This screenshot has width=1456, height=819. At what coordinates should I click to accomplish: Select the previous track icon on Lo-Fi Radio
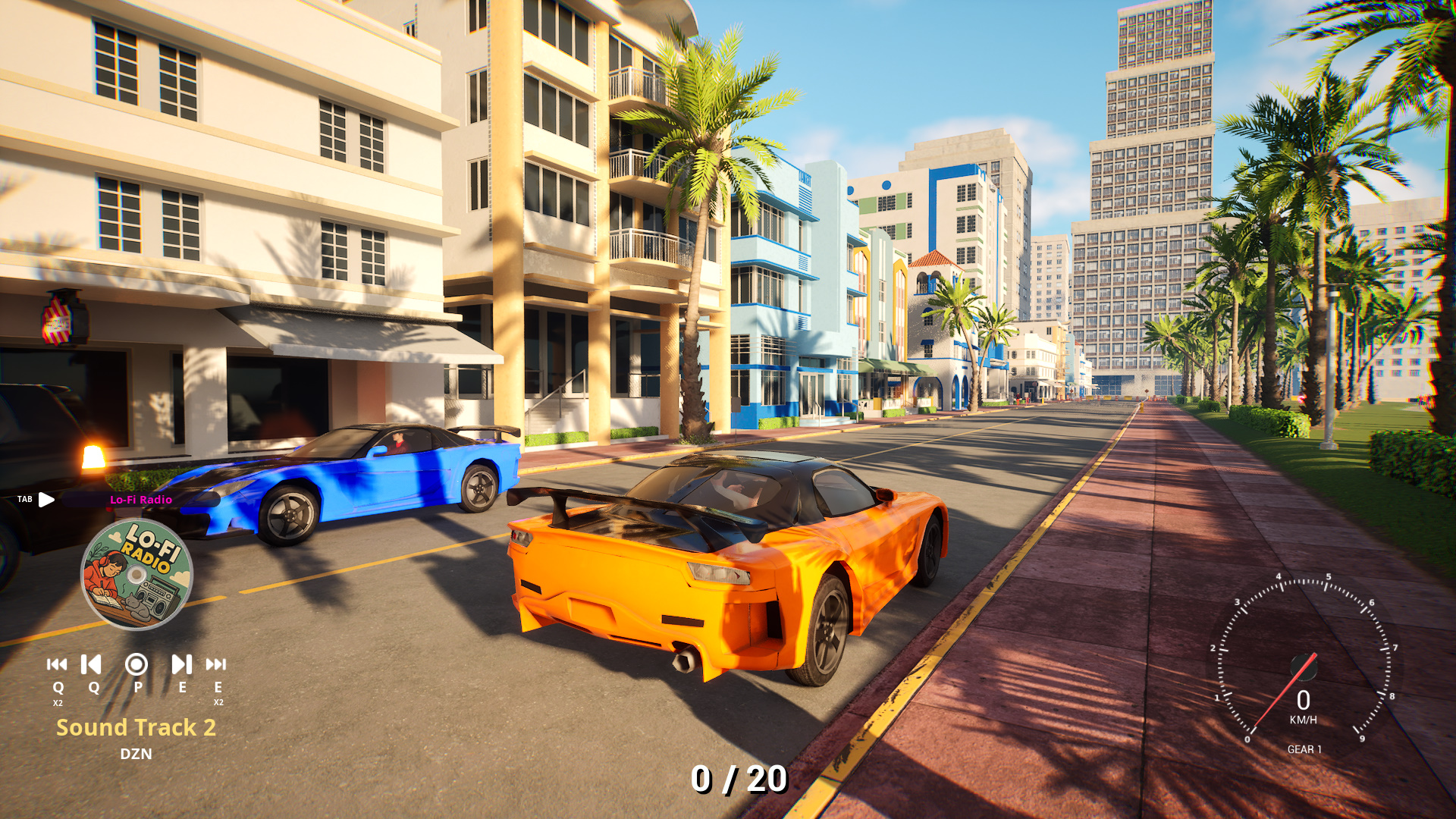[90, 666]
